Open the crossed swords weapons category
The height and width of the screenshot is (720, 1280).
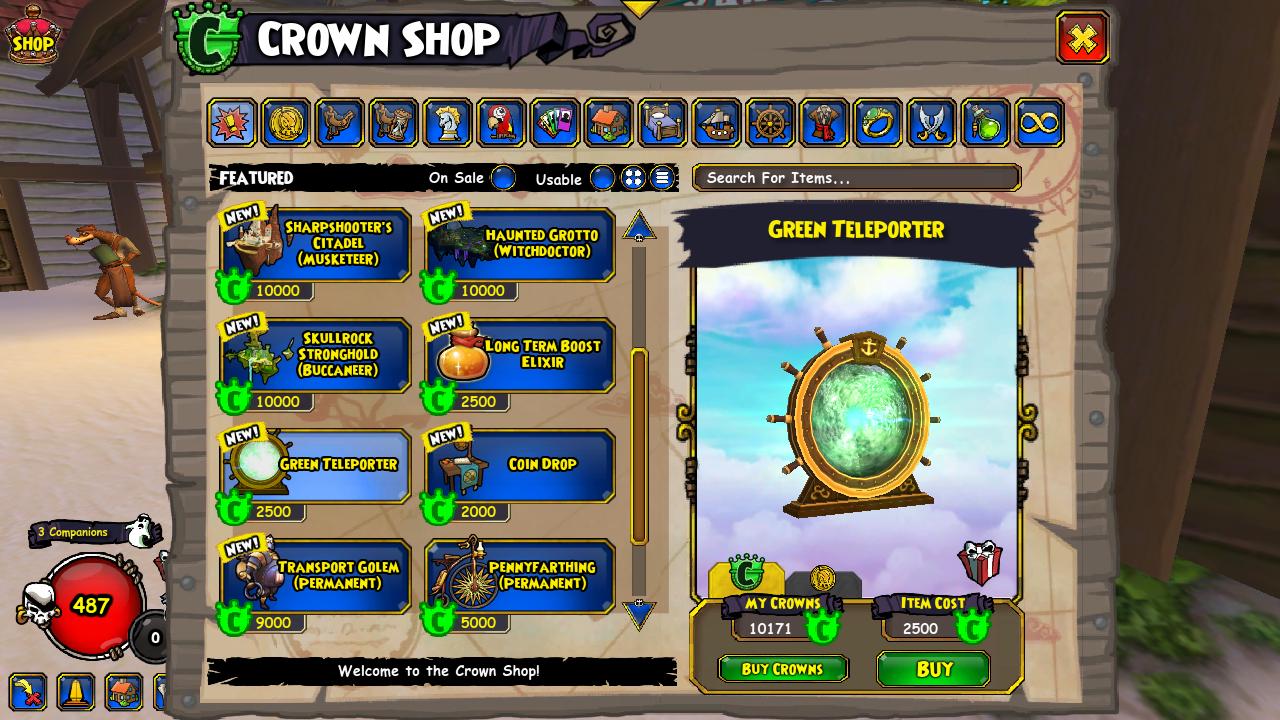click(931, 123)
